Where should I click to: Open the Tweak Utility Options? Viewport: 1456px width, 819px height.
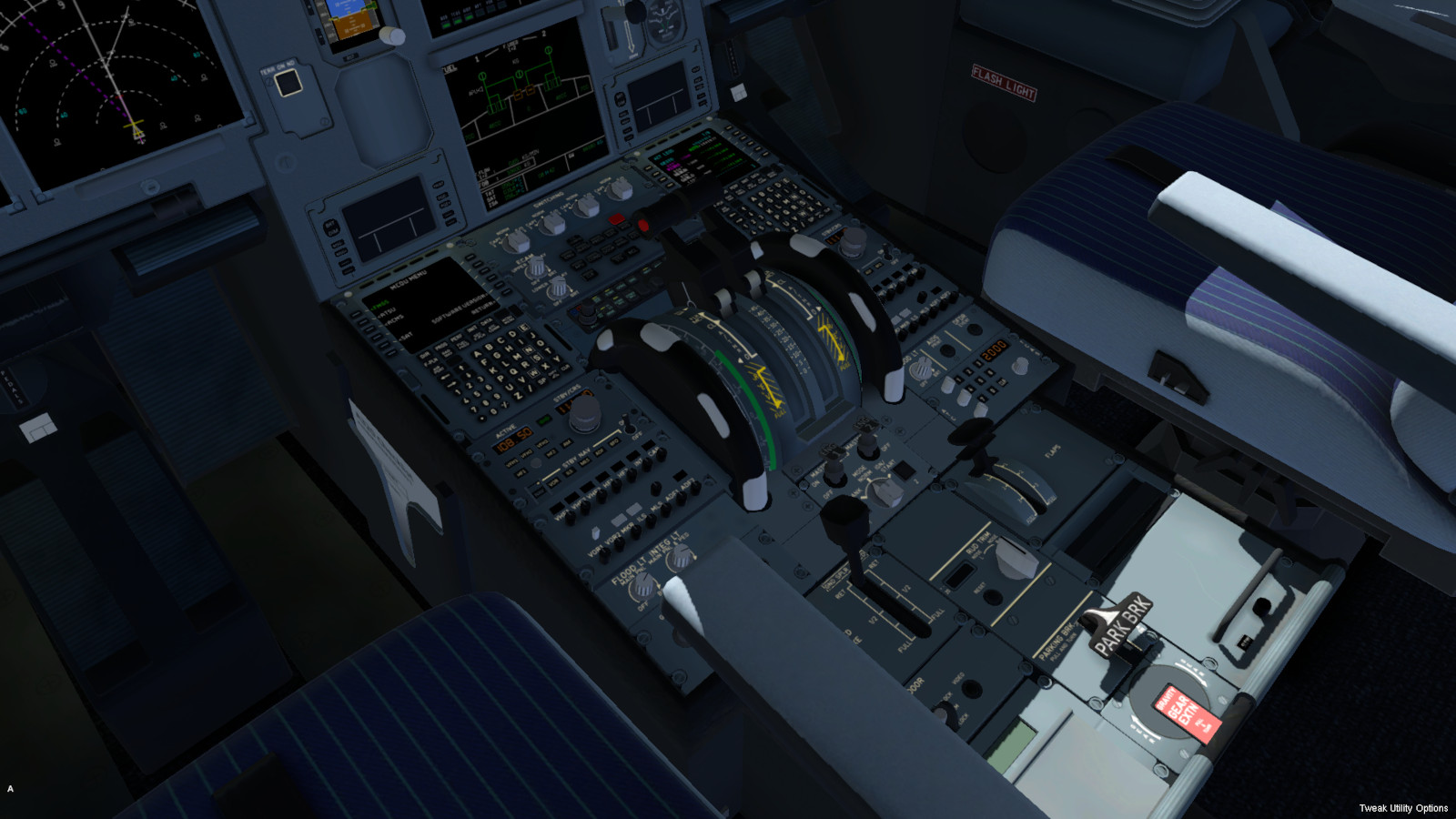pos(1402,808)
